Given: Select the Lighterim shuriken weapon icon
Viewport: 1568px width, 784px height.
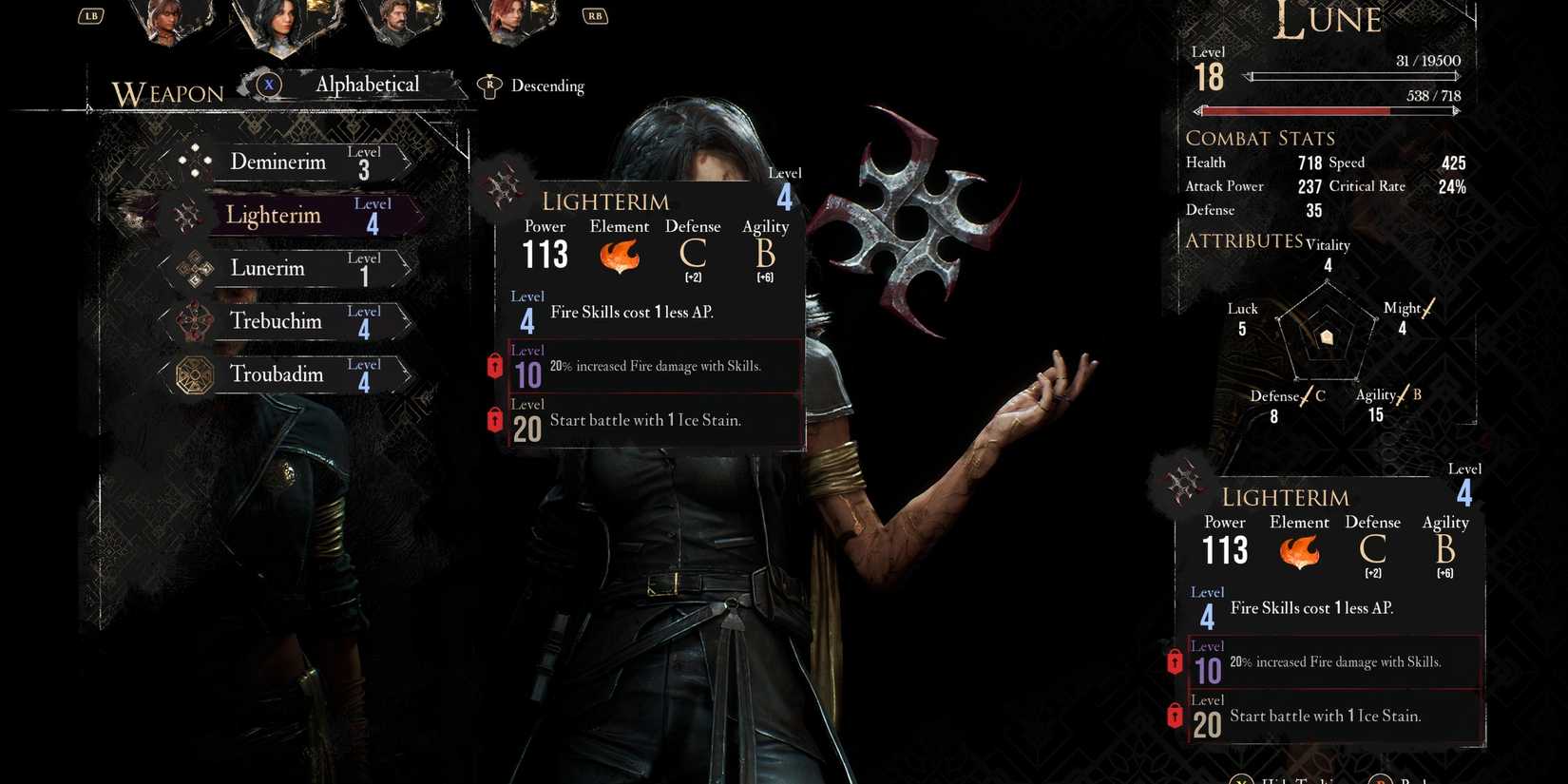Looking at the screenshot, I should [x=188, y=215].
